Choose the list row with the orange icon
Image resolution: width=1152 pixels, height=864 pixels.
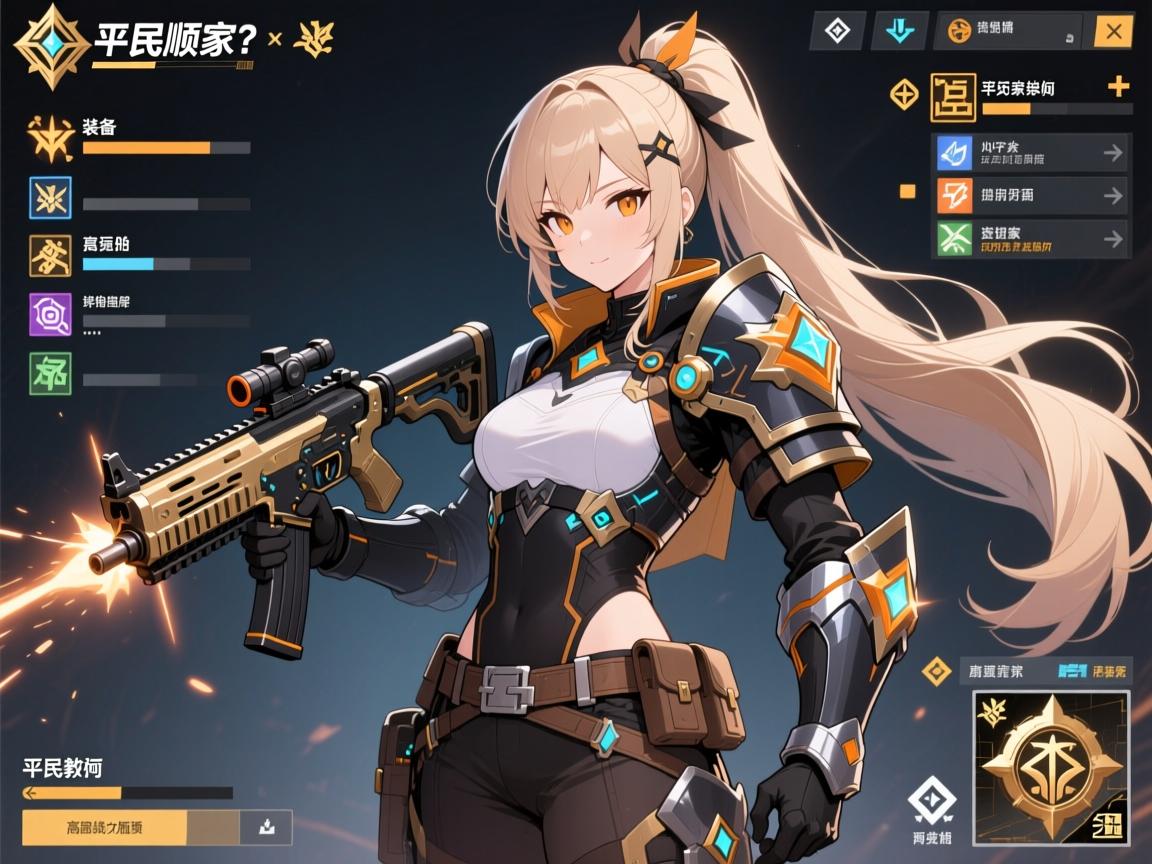tap(1030, 196)
